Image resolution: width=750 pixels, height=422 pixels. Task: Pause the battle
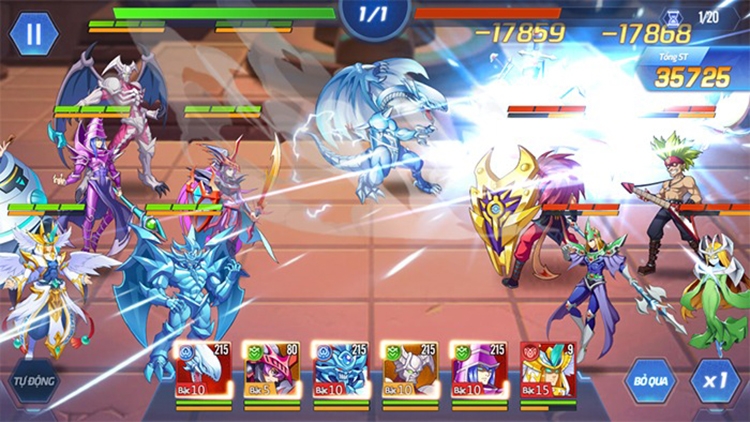click(33, 33)
